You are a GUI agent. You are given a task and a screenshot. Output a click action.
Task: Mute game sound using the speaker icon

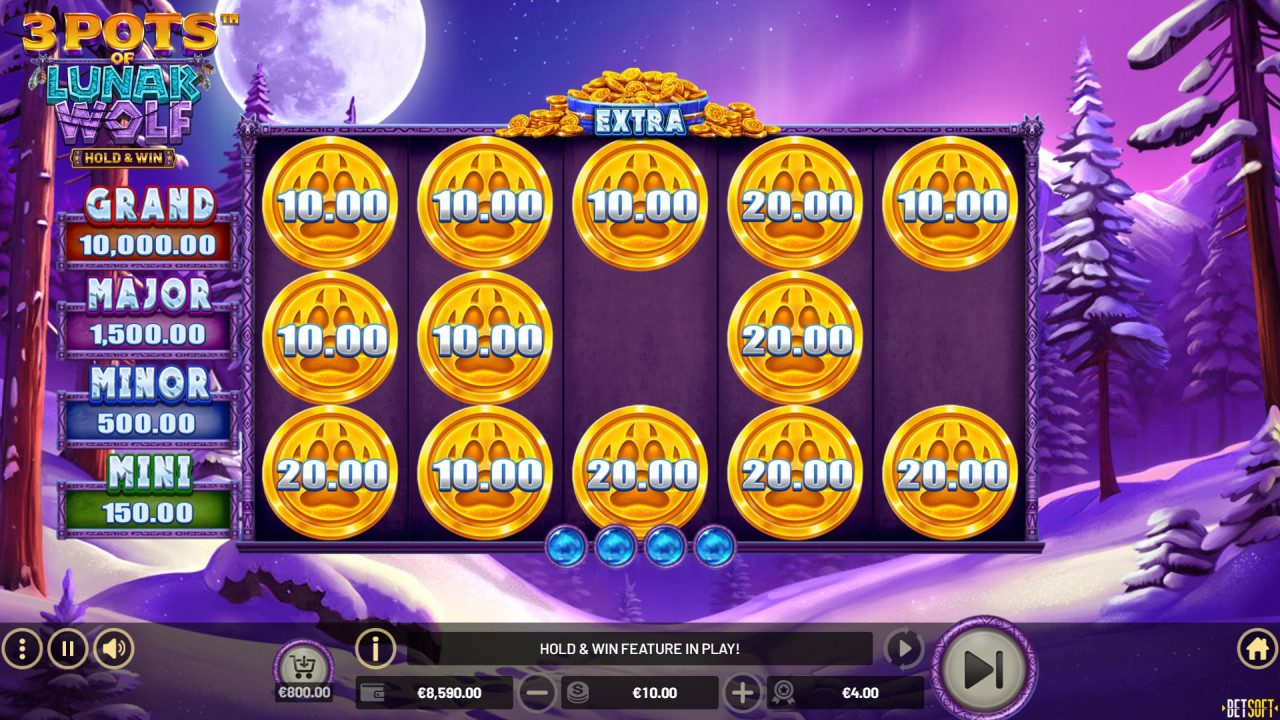111,647
